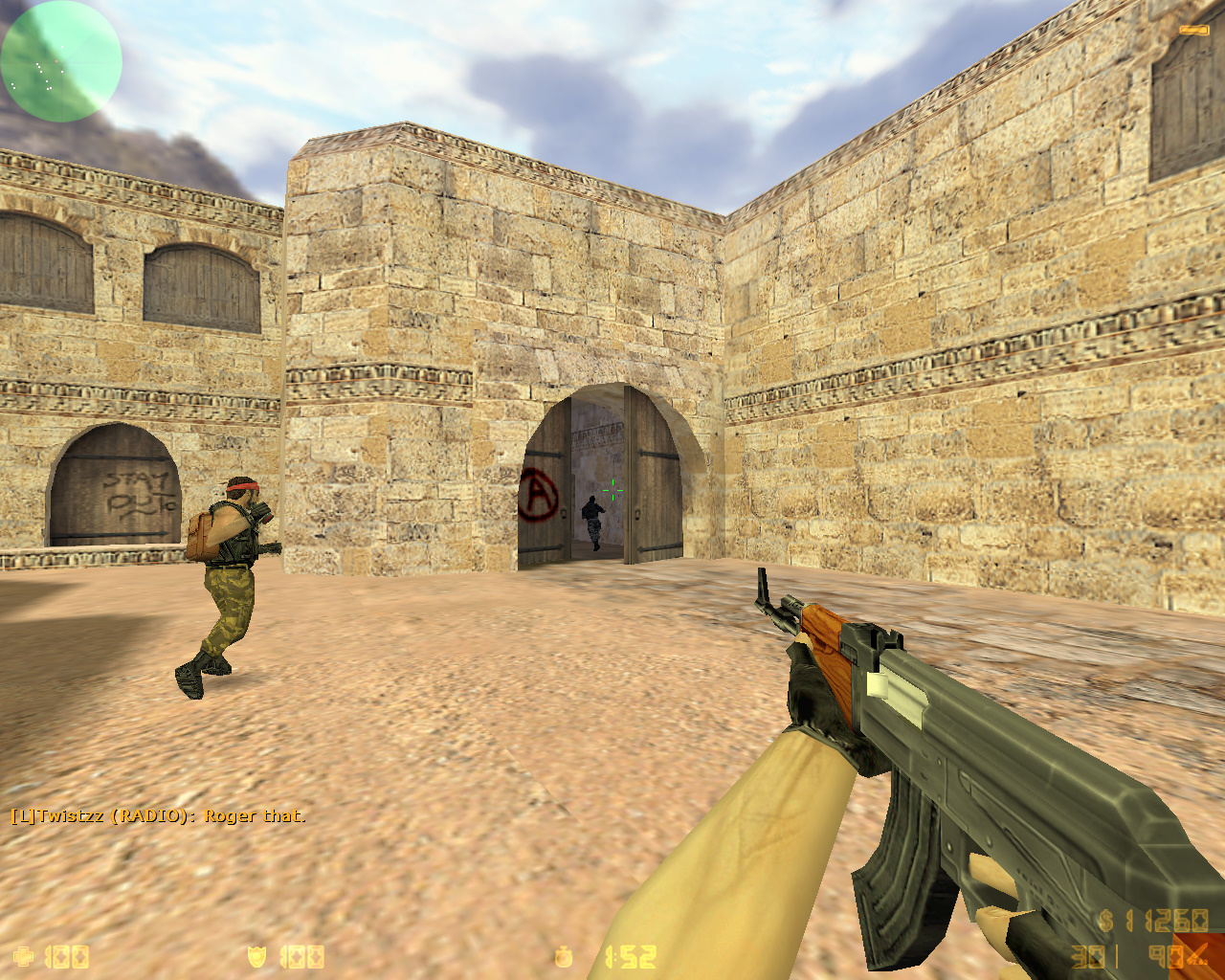This screenshot has height=980, width=1225.
Task: Click the dollar sign money icon
Action: (x=1104, y=921)
